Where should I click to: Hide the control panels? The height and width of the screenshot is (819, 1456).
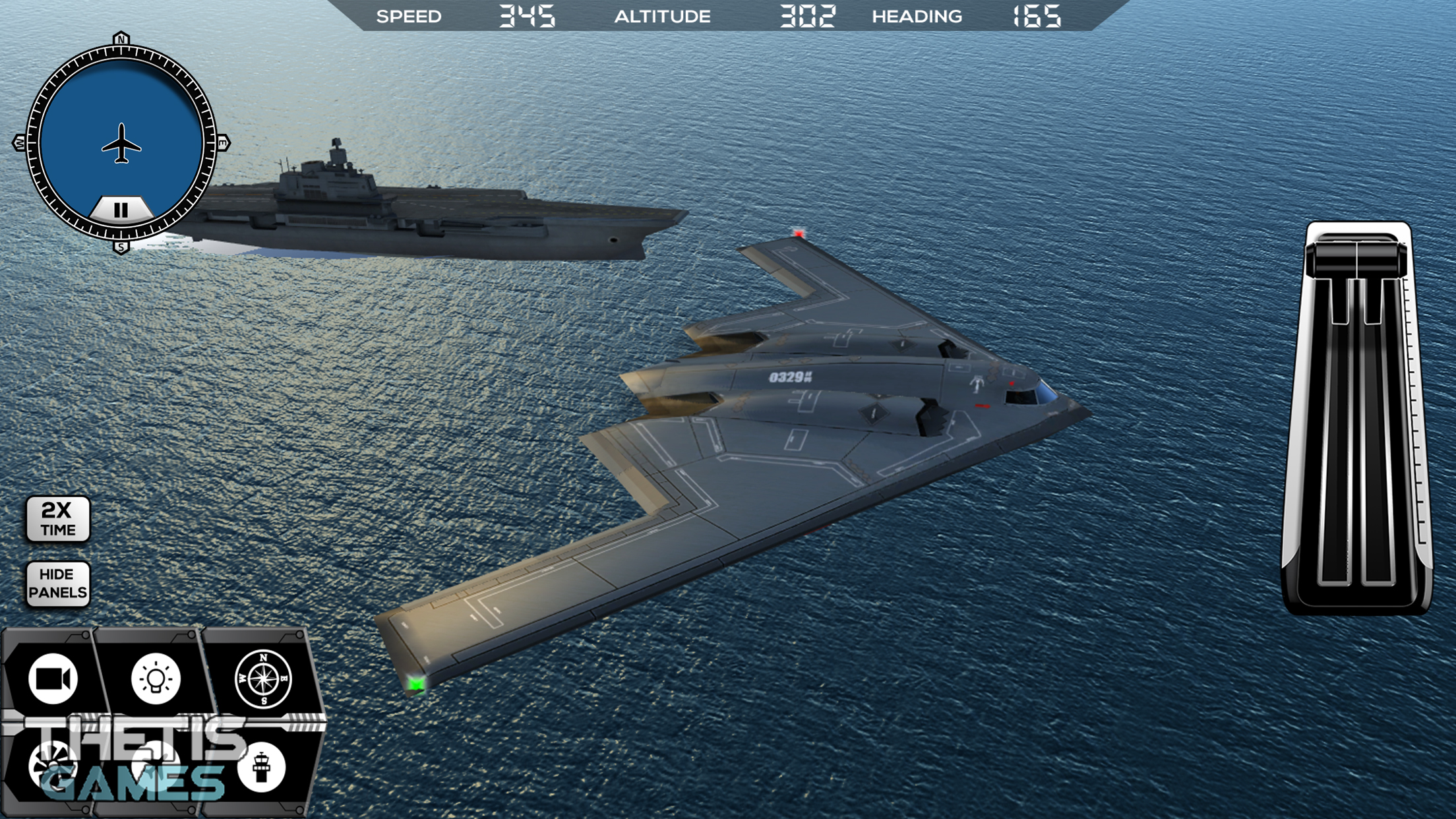coord(58,584)
